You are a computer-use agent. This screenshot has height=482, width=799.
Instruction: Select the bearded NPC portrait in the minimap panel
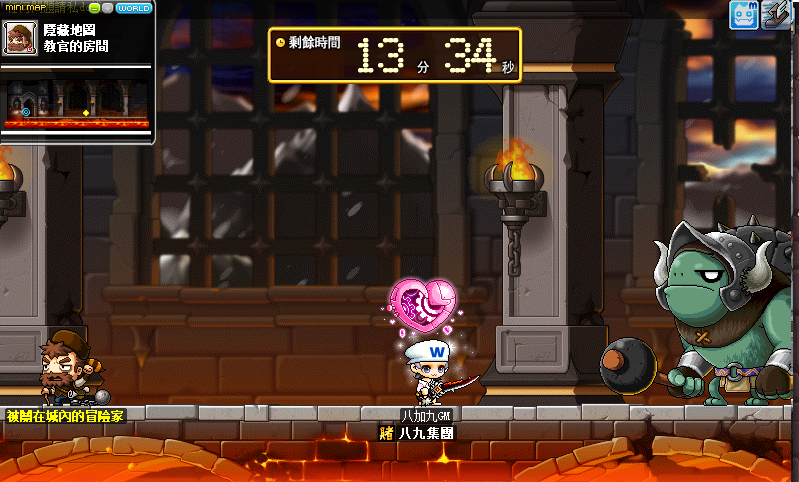(18, 38)
